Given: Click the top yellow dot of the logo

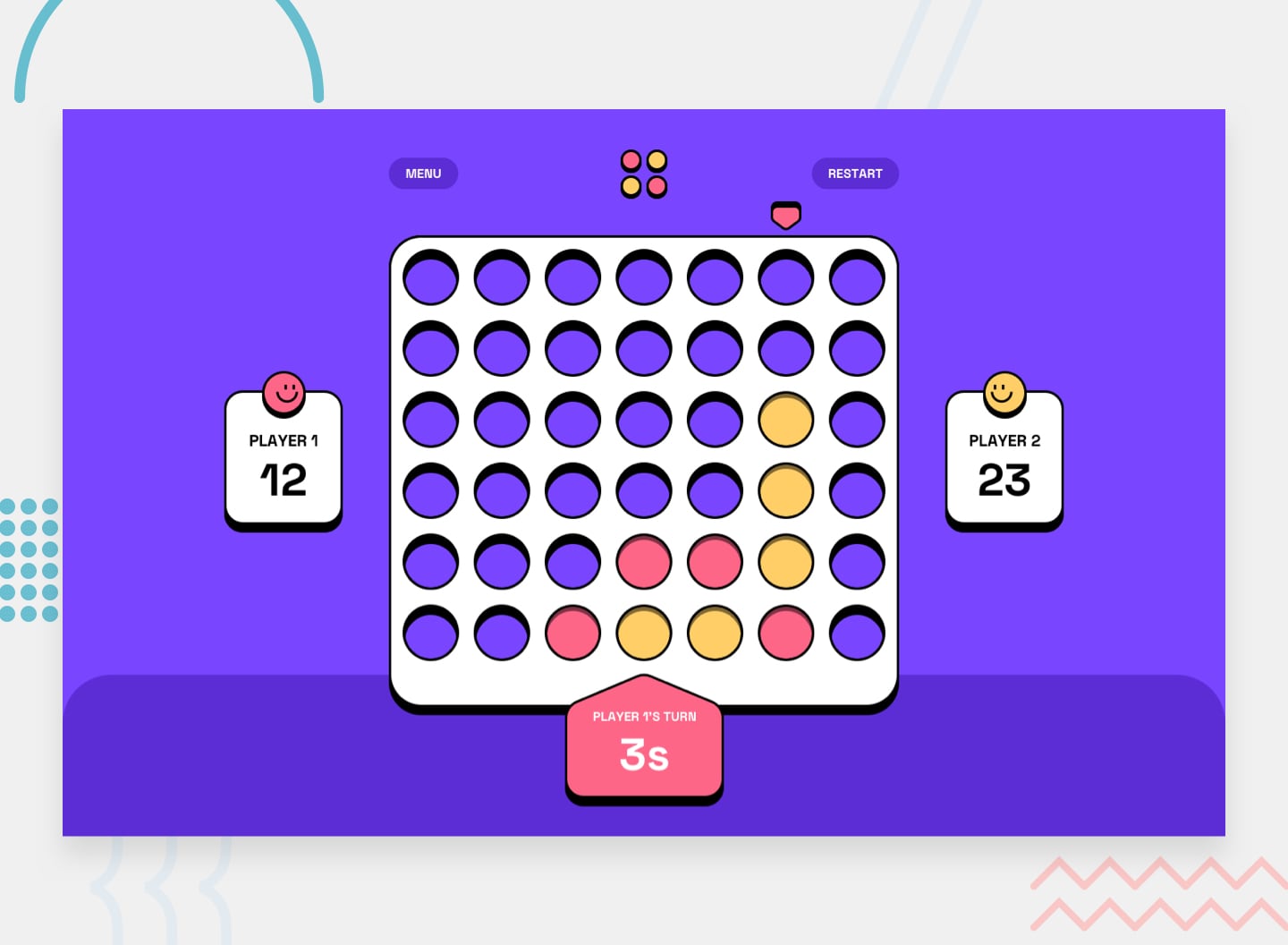Looking at the screenshot, I should 656,161.
